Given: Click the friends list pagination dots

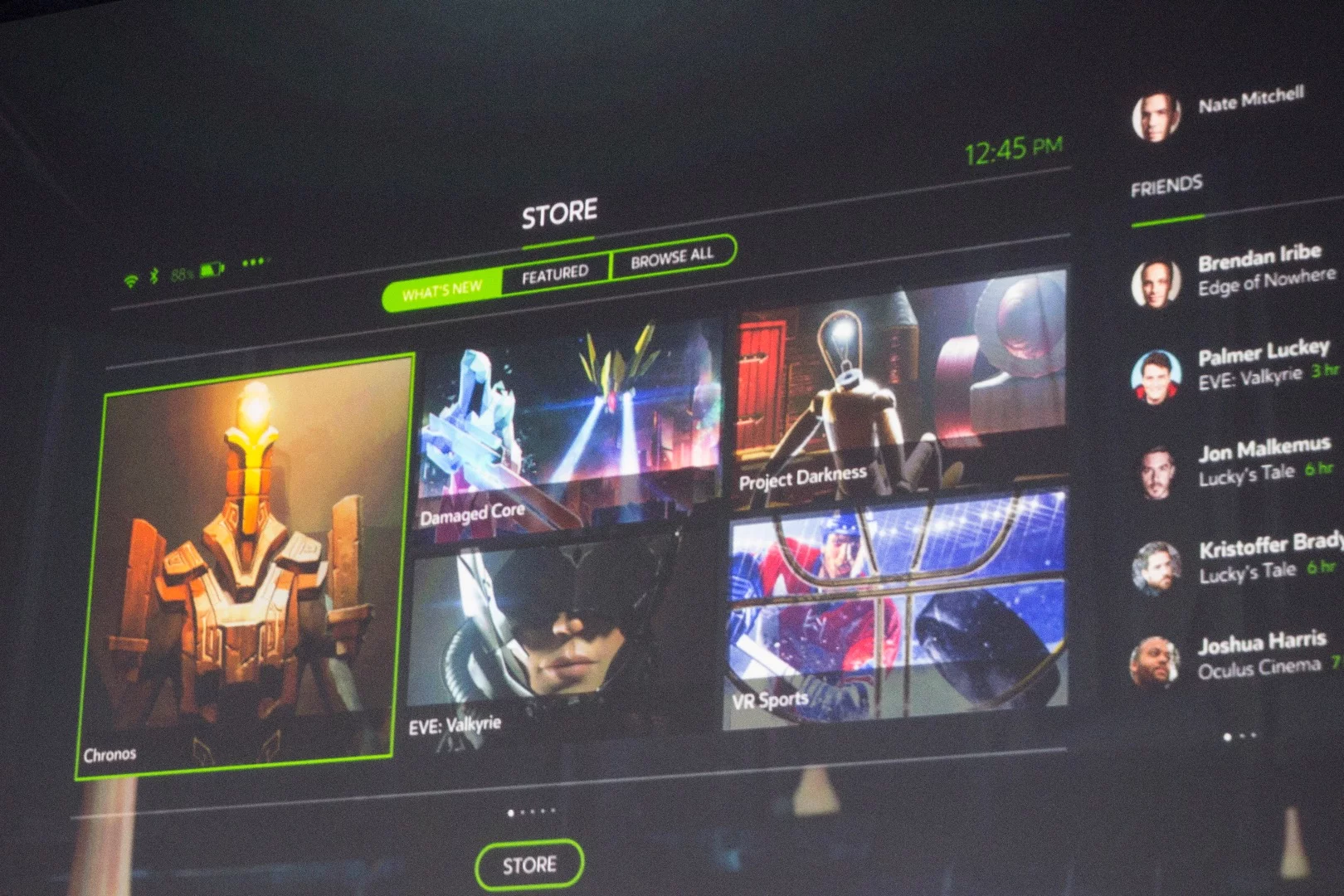Looking at the screenshot, I should coord(1239,734).
